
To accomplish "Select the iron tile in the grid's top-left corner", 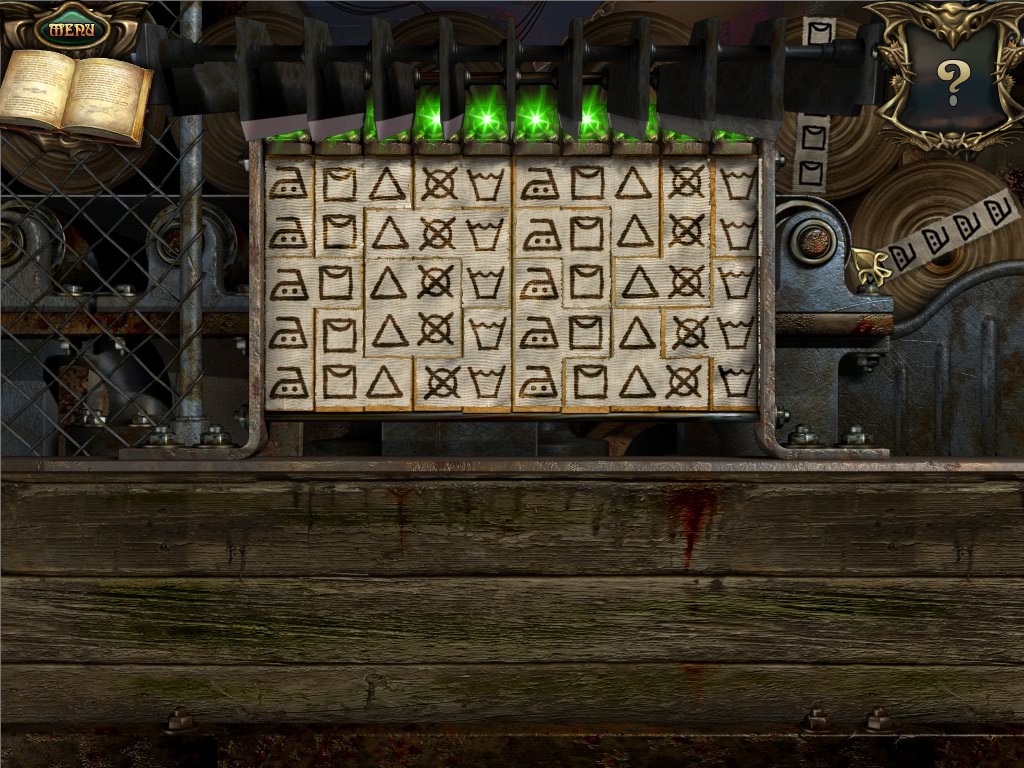I will pyautogui.click(x=289, y=183).
